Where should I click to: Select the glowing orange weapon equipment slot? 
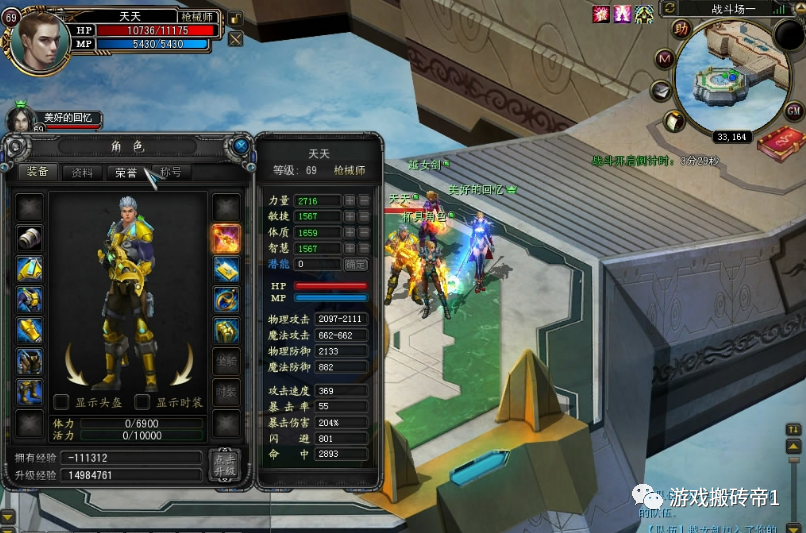point(225,238)
